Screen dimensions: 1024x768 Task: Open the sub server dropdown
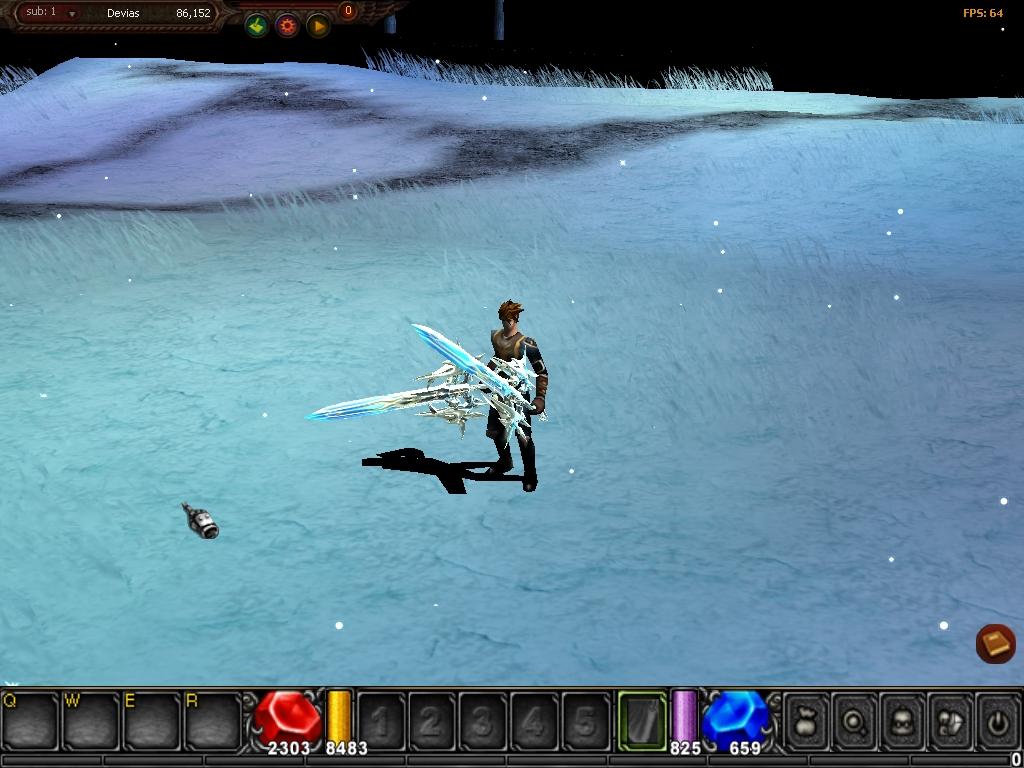[x=72, y=14]
